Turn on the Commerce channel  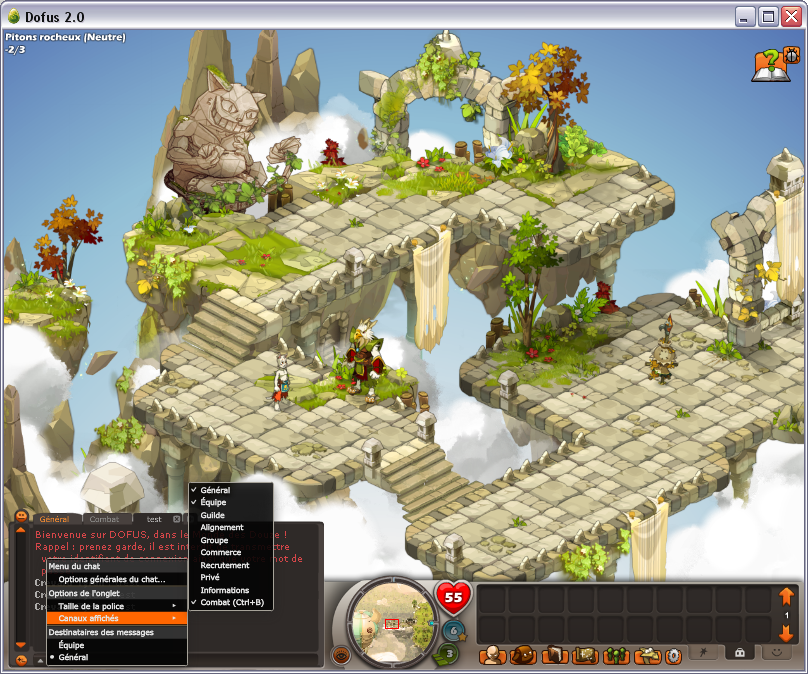221,553
